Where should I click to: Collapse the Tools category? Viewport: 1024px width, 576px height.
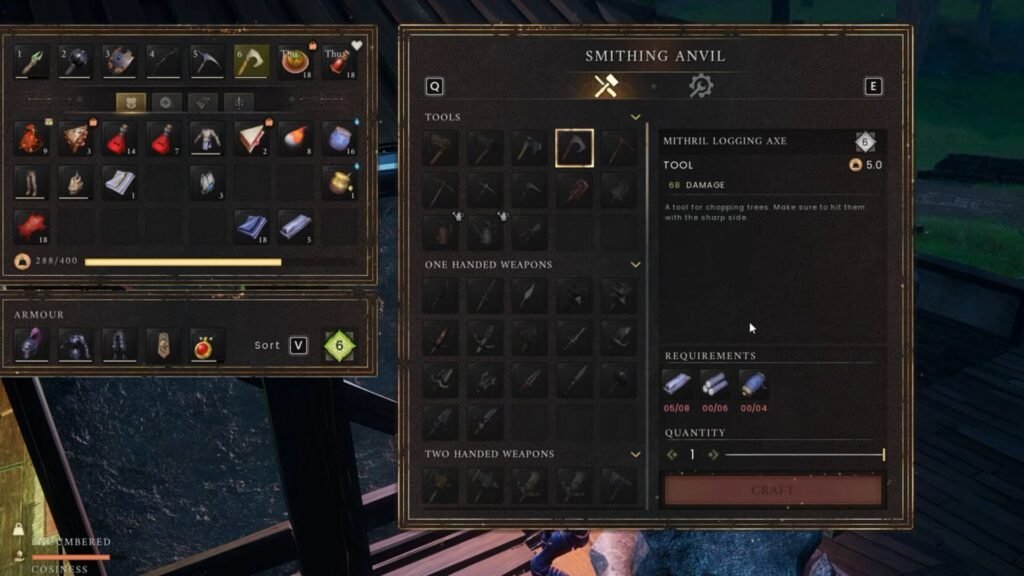pyautogui.click(x=635, y=117)
